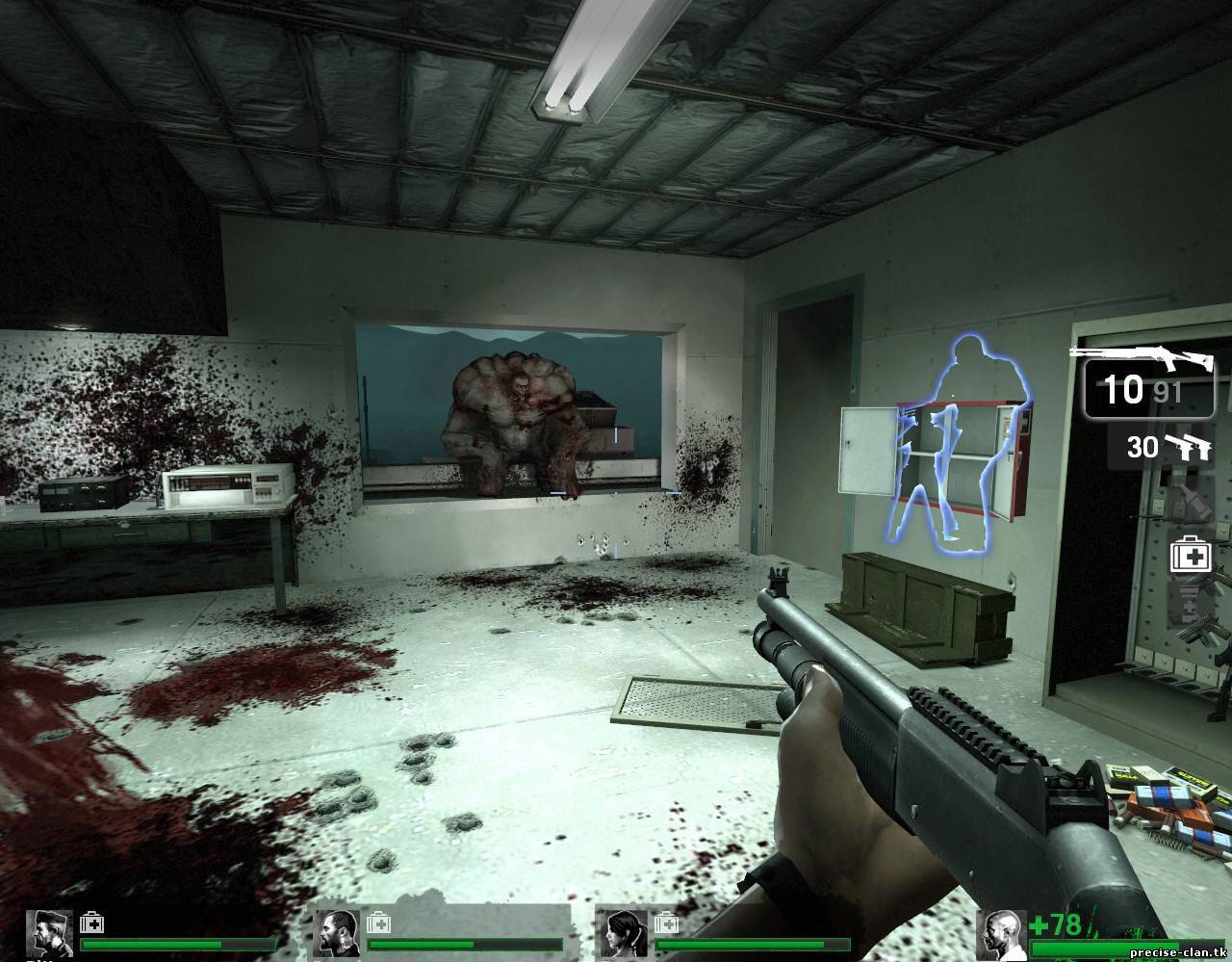
Task: Click the medkit icon beside Francis's portrait
Action: [x=378, y=923]
